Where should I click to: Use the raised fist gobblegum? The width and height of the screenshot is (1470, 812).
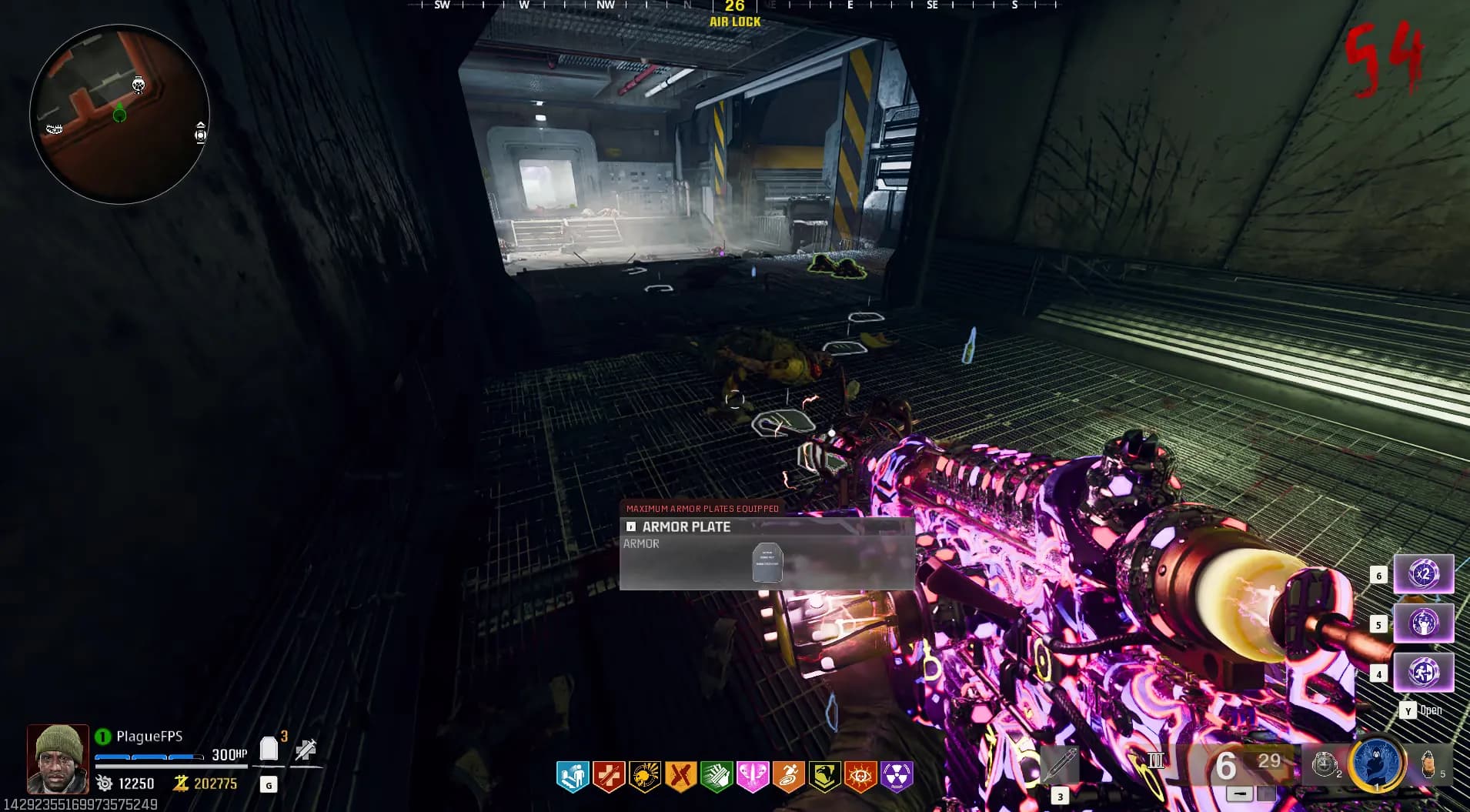click(x=1423, y=623)
